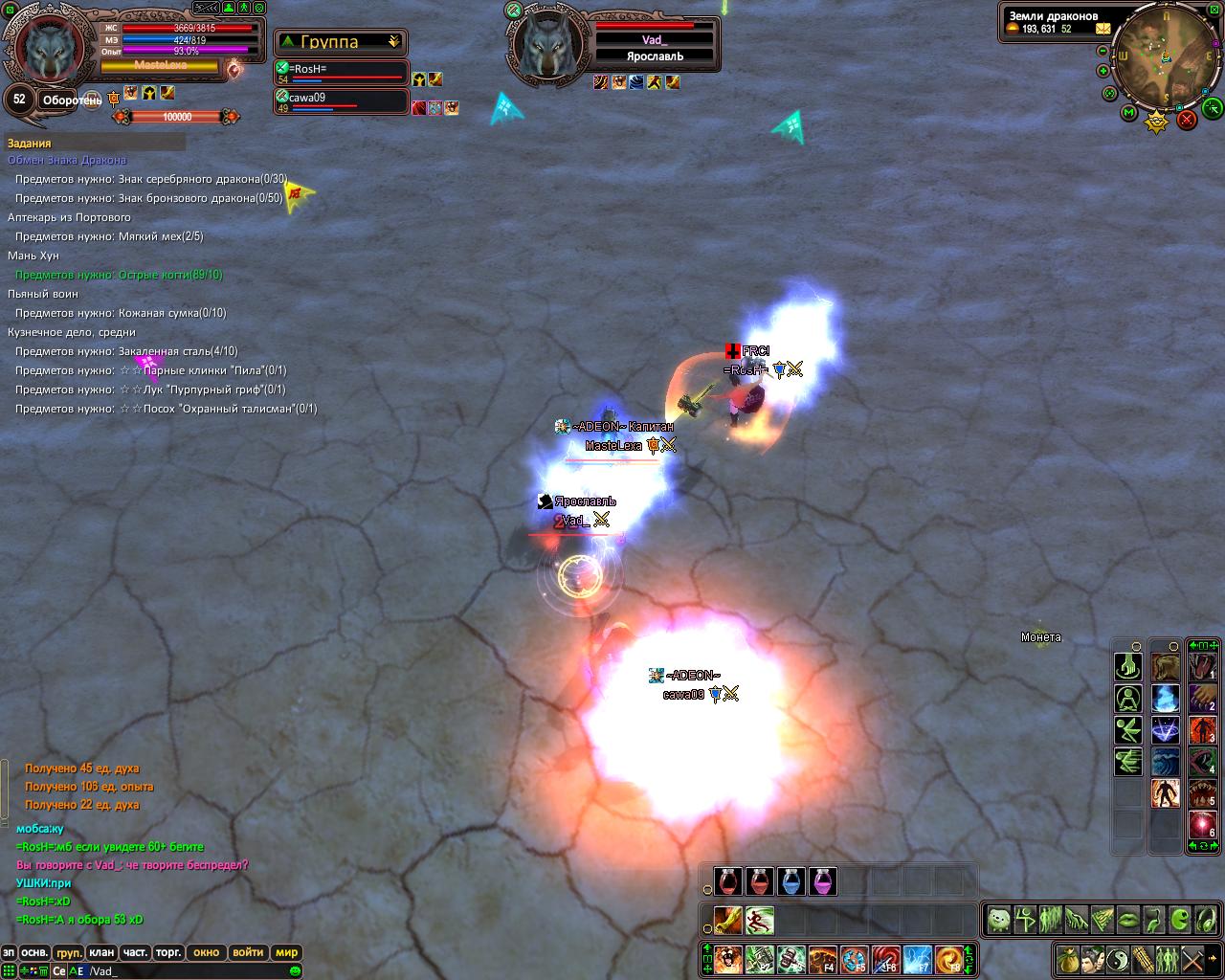Expand the 'Группа' party panel dropdown
1225x980 pixels.
pyautogui.click(x=393, y=42)
